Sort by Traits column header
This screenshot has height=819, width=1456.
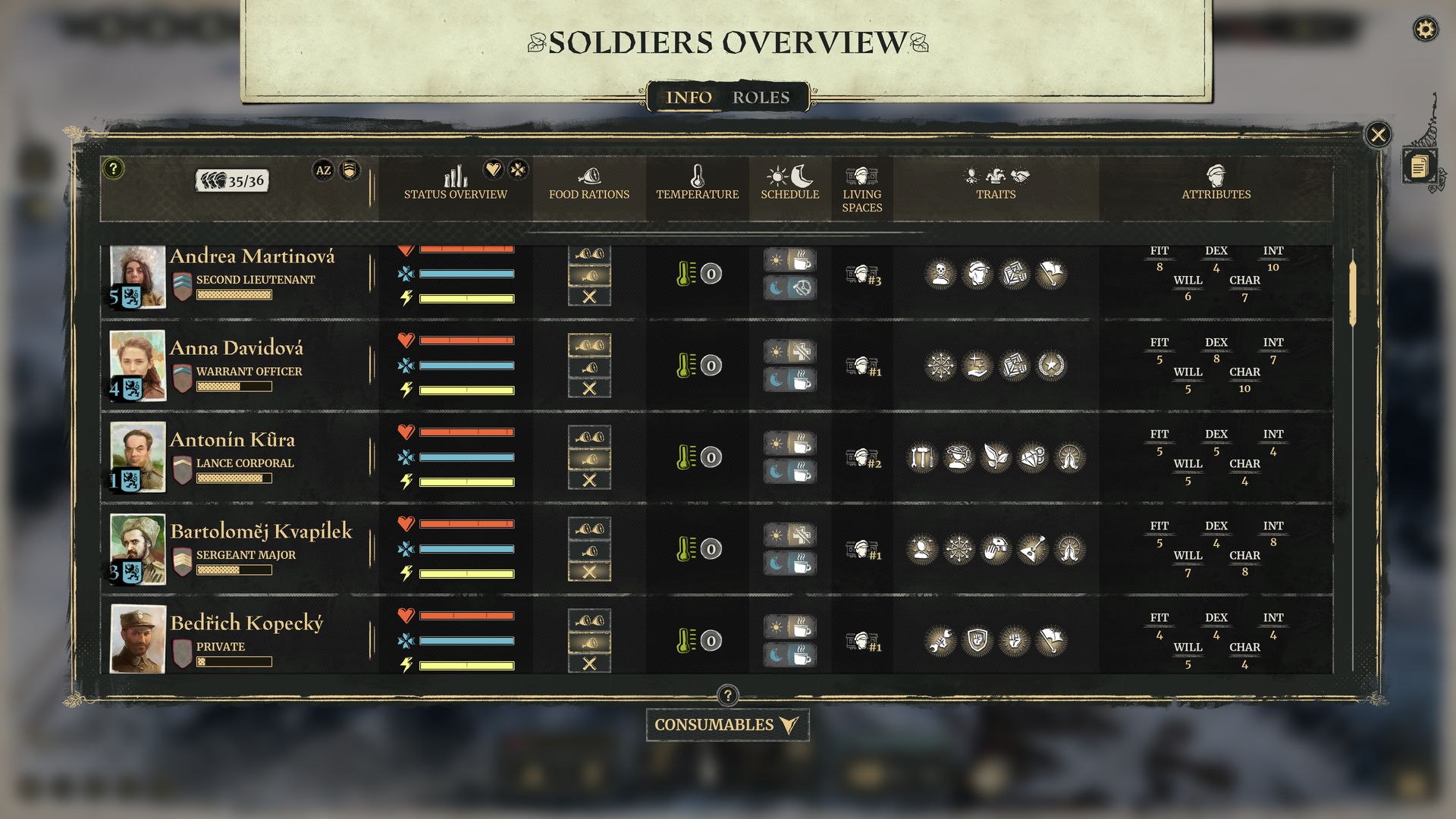point(996,184)
